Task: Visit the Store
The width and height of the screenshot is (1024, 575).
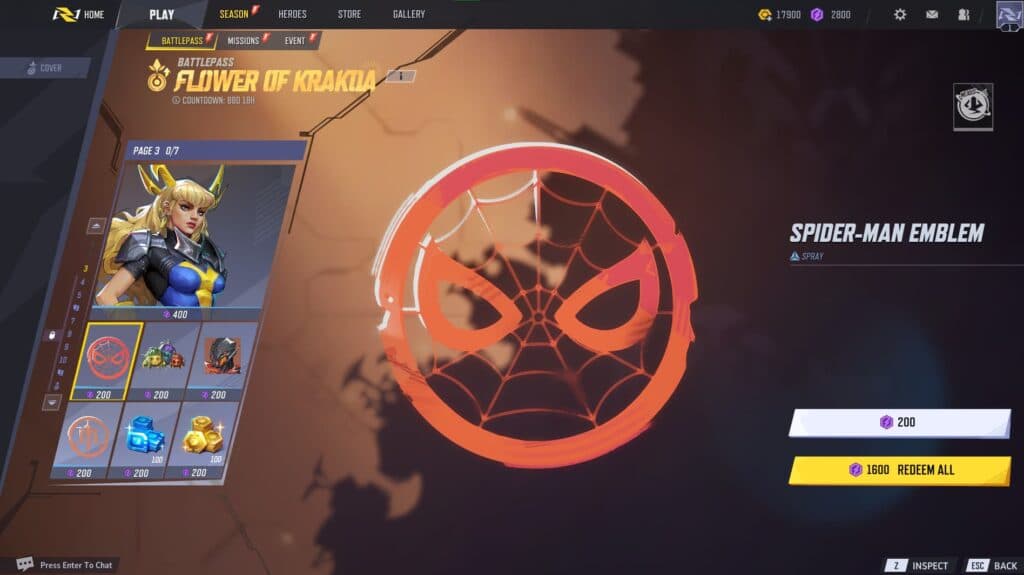Action: pos(349,14)
